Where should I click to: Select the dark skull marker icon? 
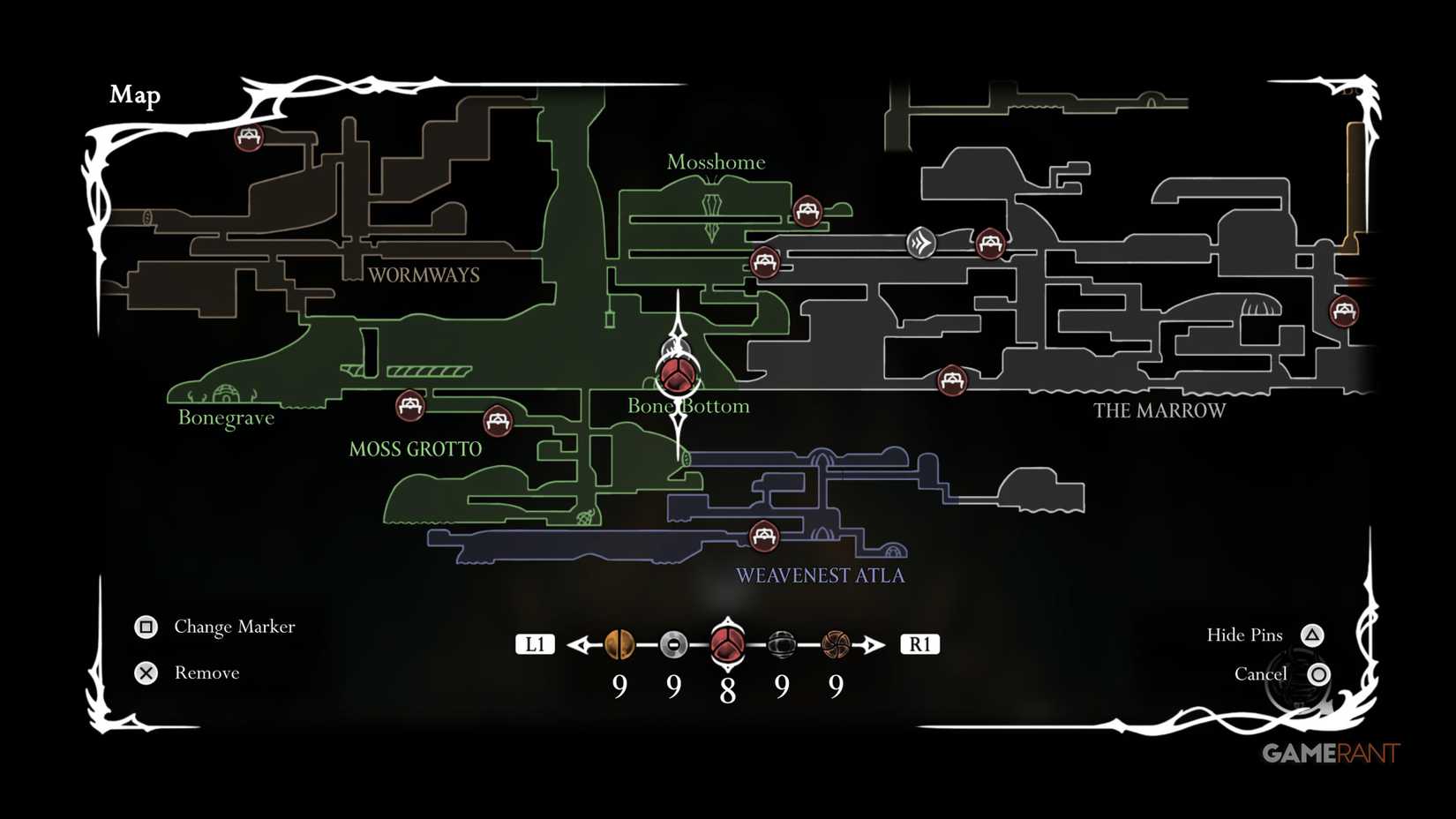tap(780, 645)
